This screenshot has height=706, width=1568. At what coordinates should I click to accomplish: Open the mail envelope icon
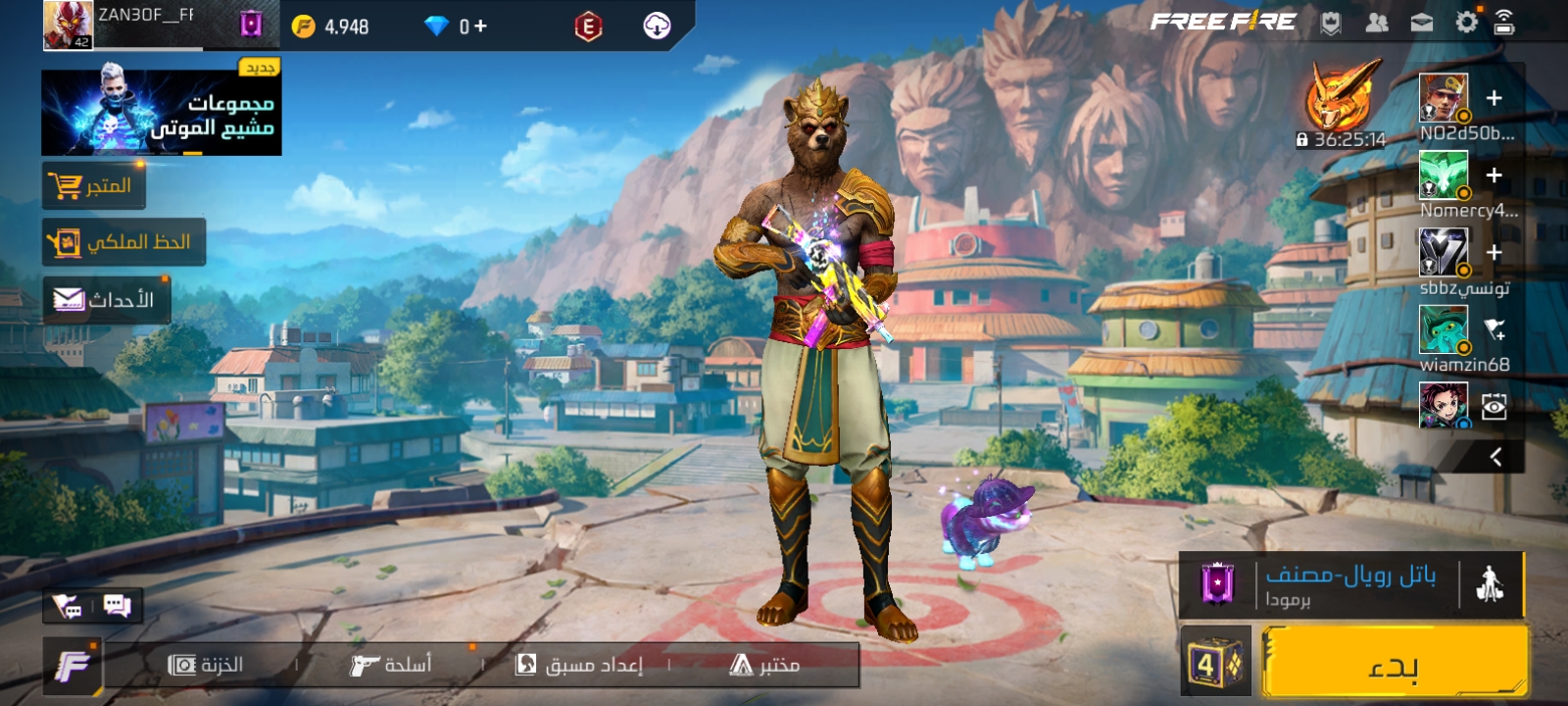[1421, 23]
